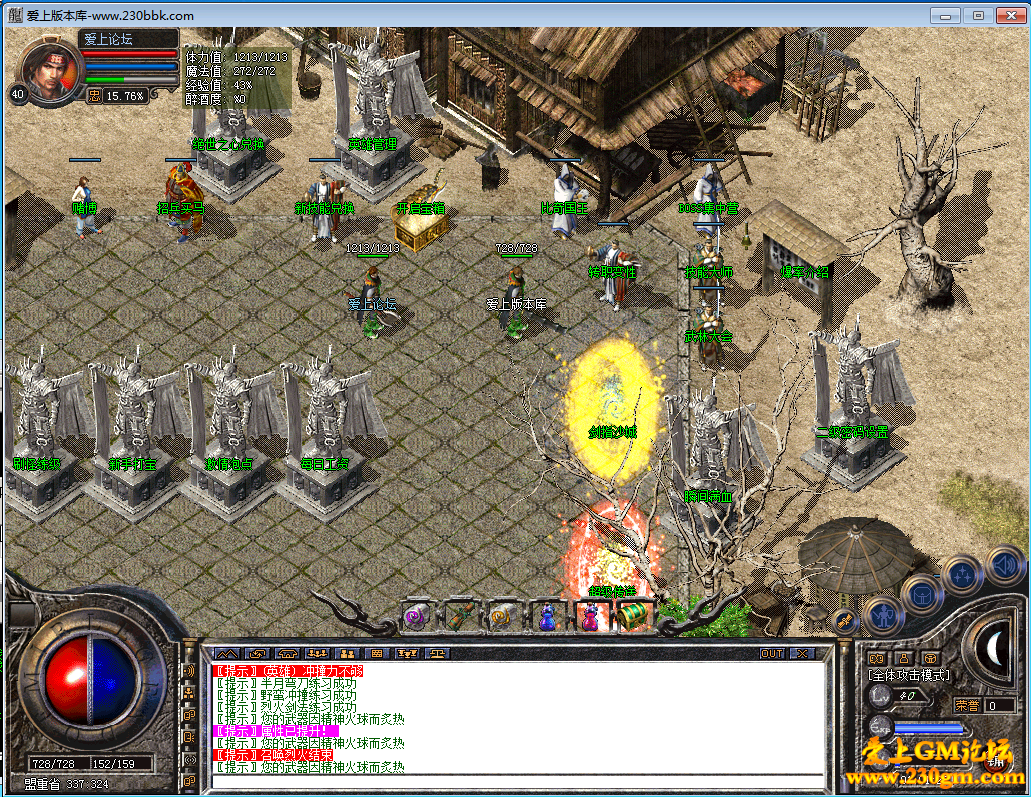
Task: Drink the blue potion from the belt
Action: (x=547, y=616)
